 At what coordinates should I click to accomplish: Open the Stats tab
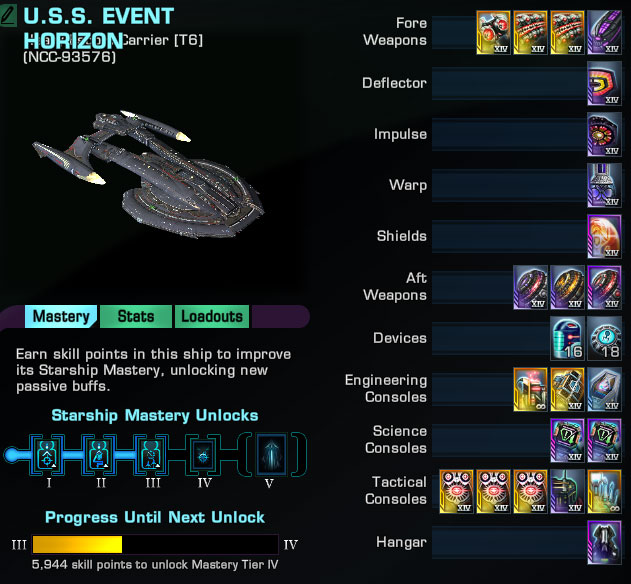(x=136, y=317)
